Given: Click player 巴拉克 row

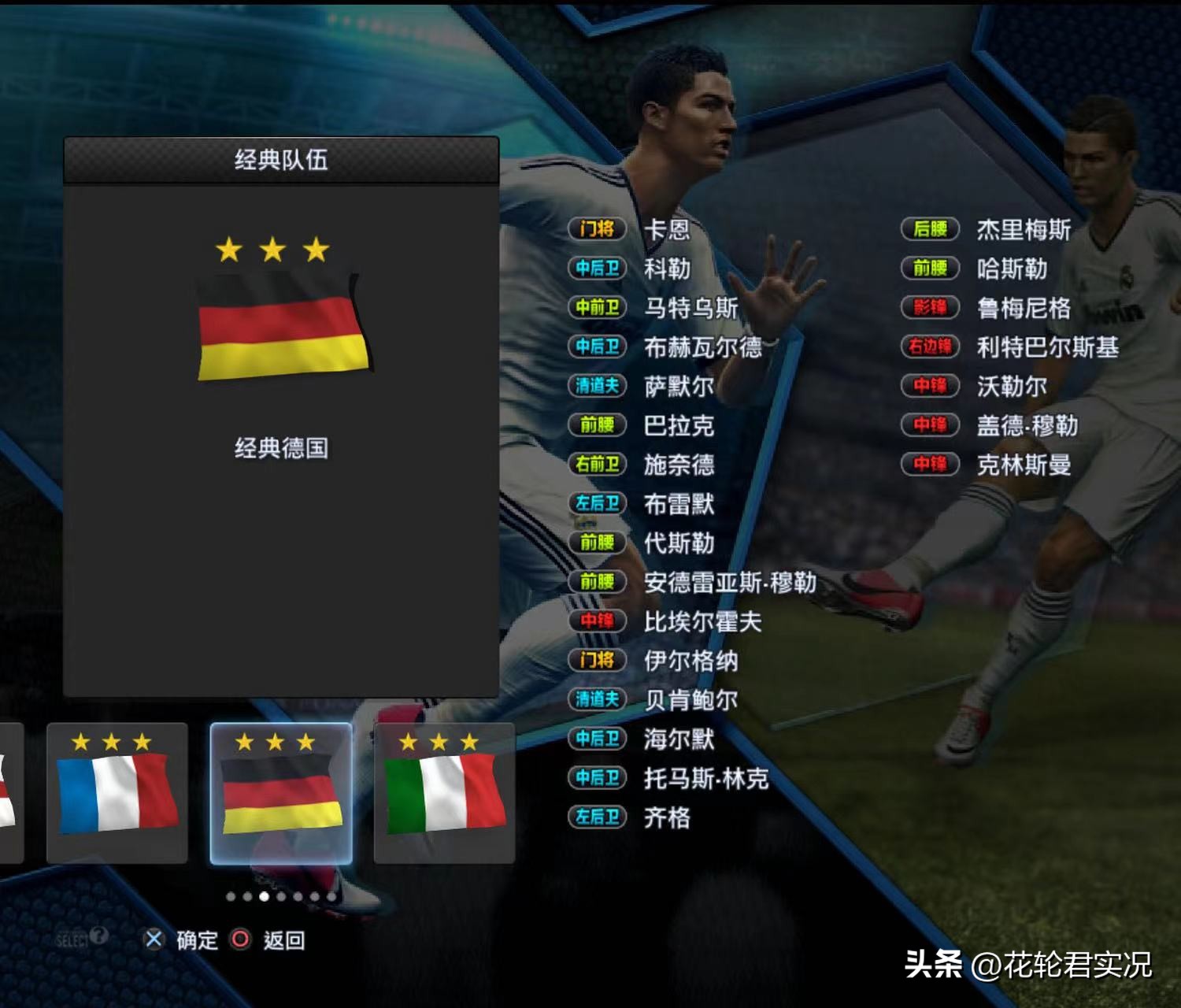Looking at the screenshot, I should point(679,425).
